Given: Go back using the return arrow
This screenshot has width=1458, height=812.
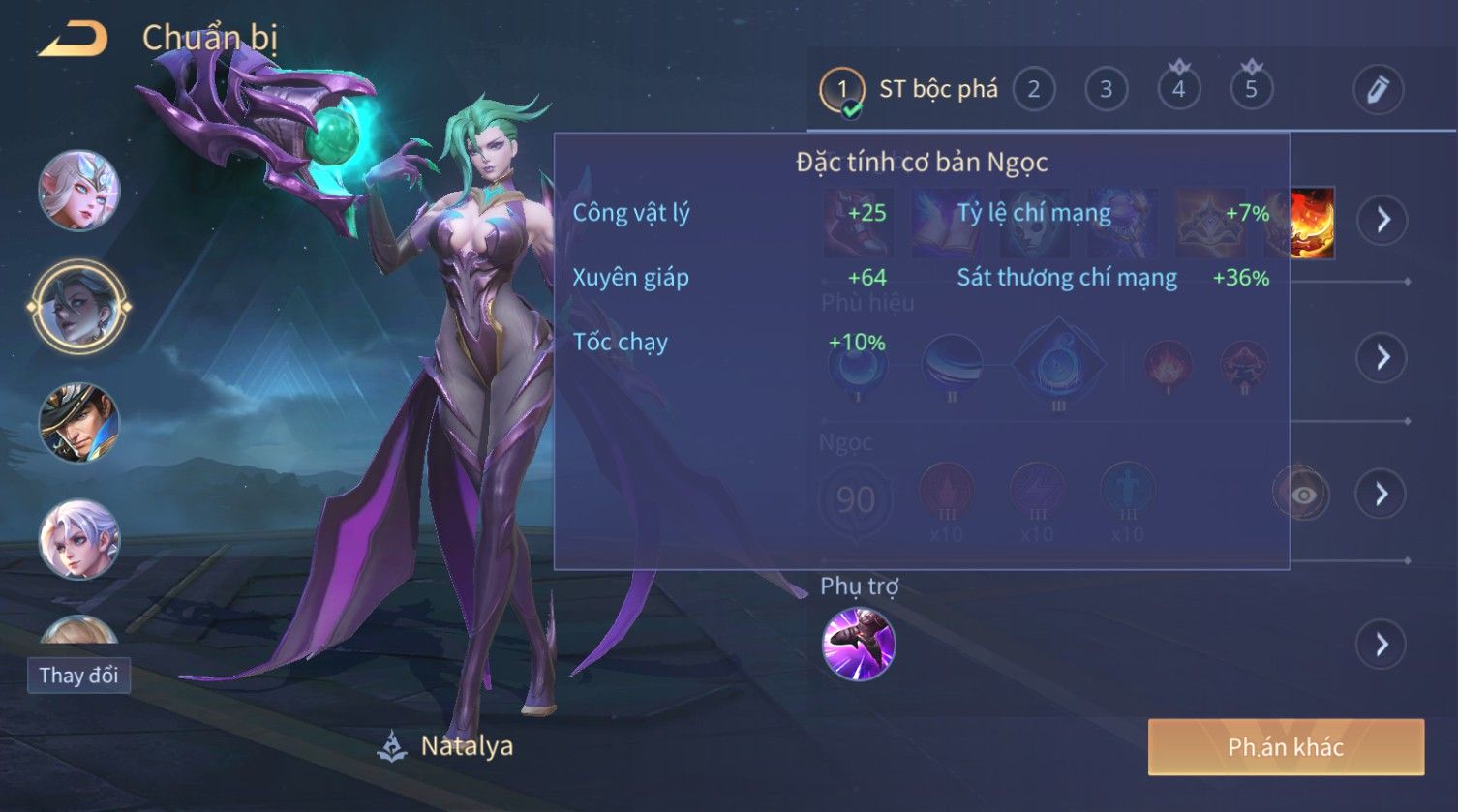Looking at the screenshot, I should click(73, 39).
